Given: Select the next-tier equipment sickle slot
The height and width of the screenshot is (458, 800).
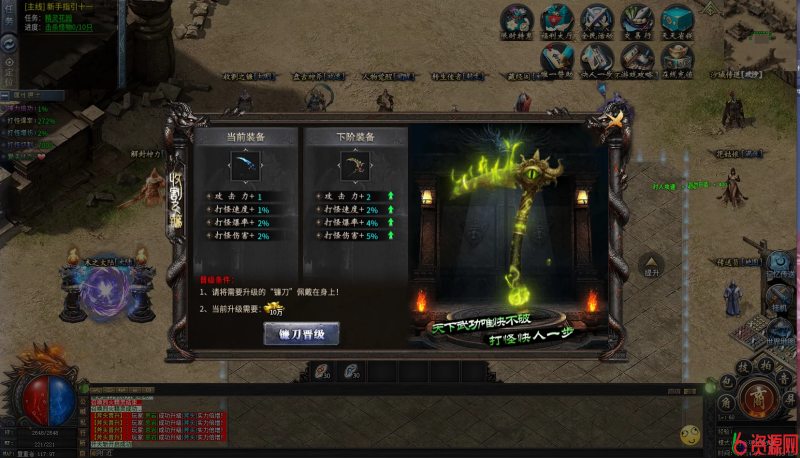Looking at the screenshot, I should click(x=354, y=164).
